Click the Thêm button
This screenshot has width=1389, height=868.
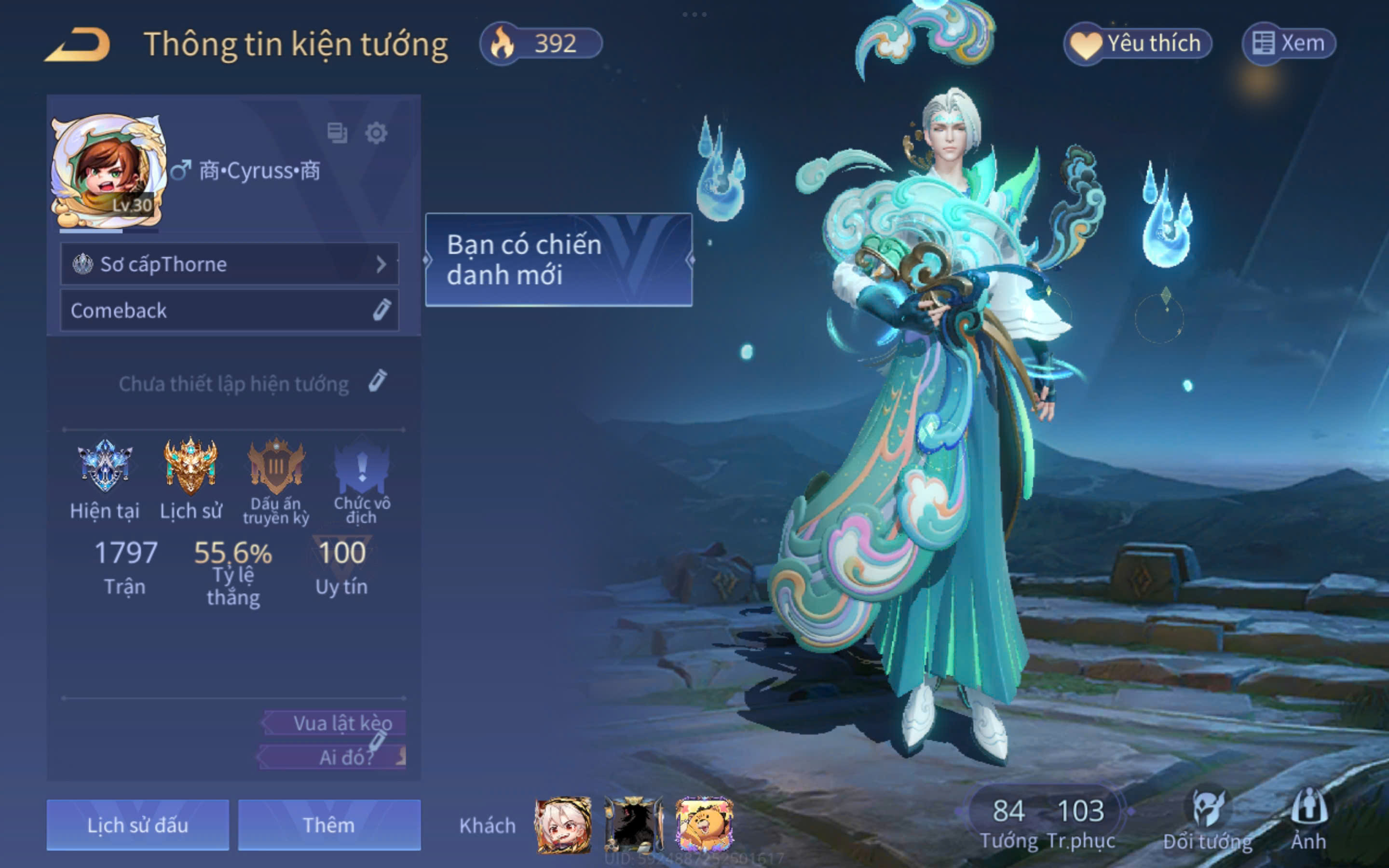[329, 825]
